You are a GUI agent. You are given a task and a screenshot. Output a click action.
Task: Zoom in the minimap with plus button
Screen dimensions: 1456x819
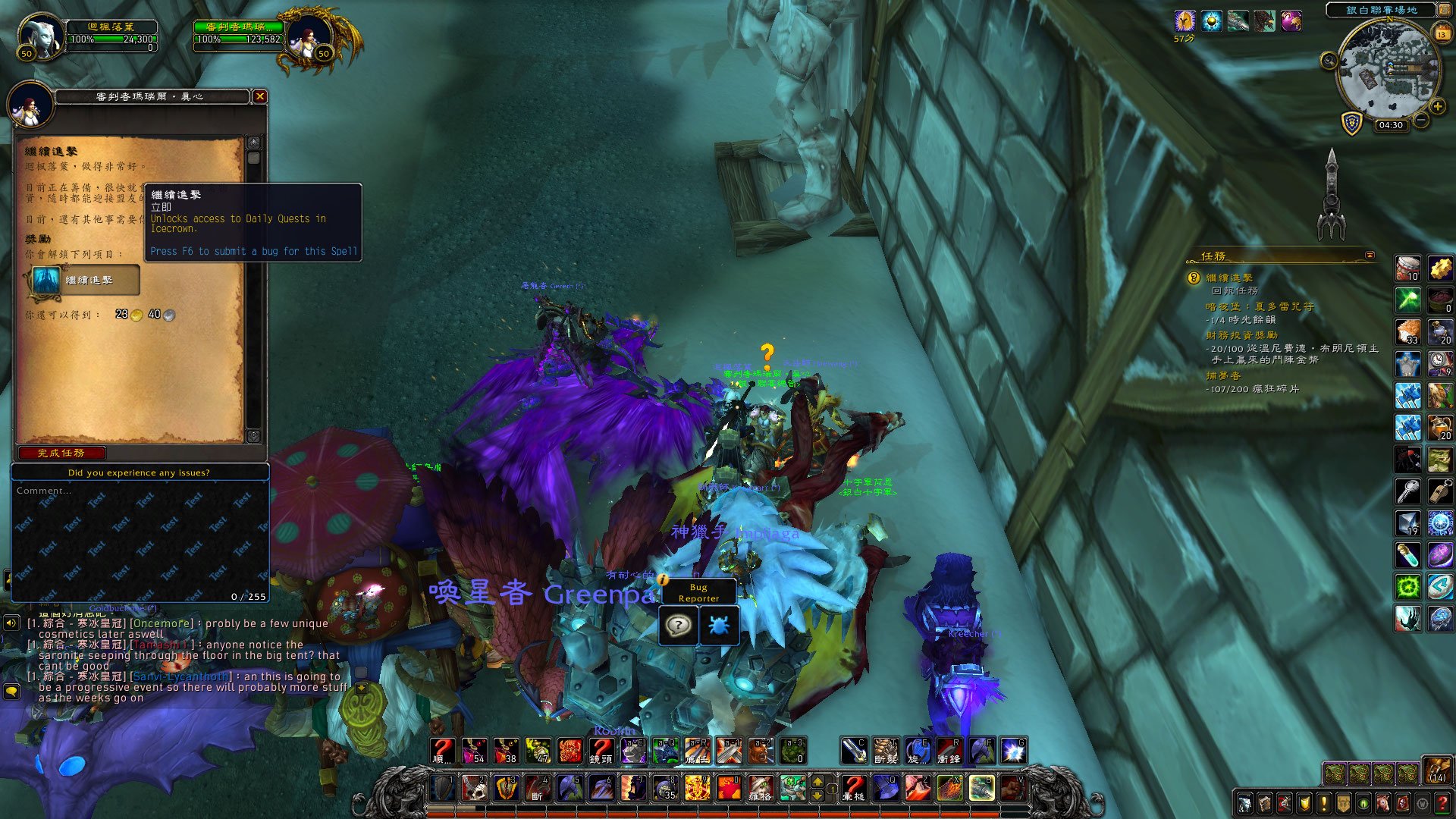[1437, 107]
